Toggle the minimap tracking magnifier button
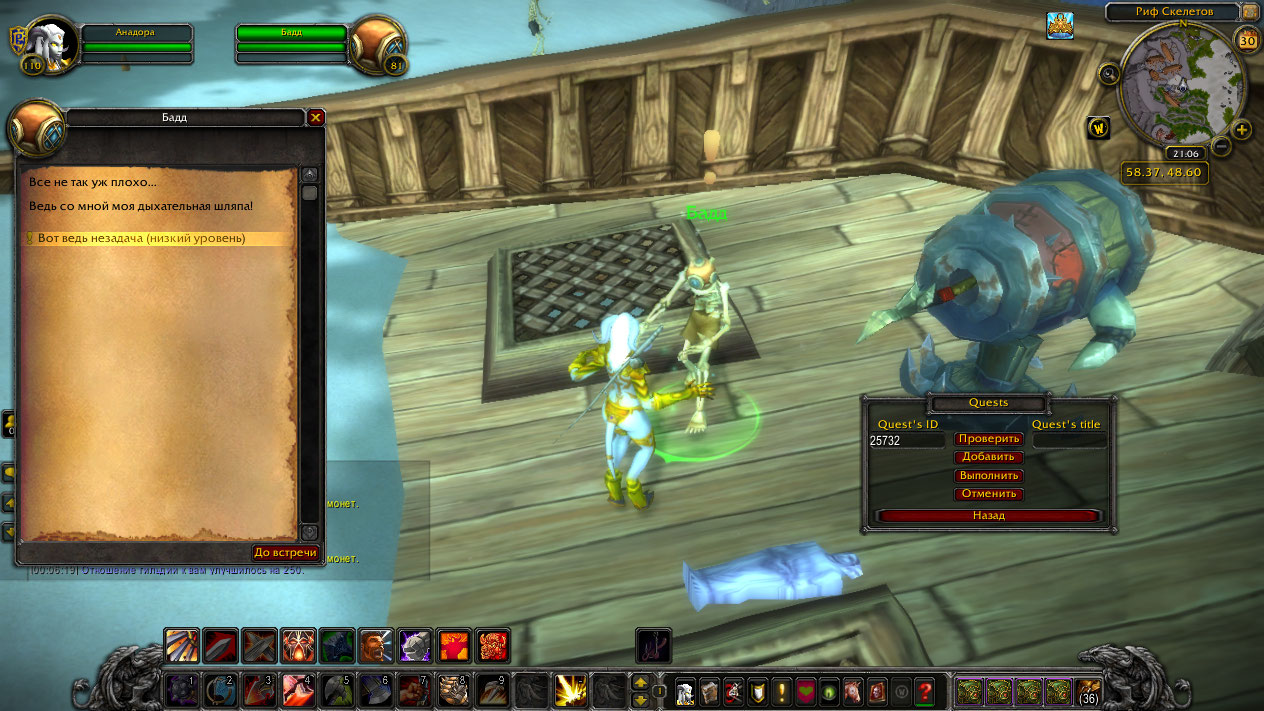Image resolution: width=1264 pixels, height=711 pixels. click(x=1109, y=73)
